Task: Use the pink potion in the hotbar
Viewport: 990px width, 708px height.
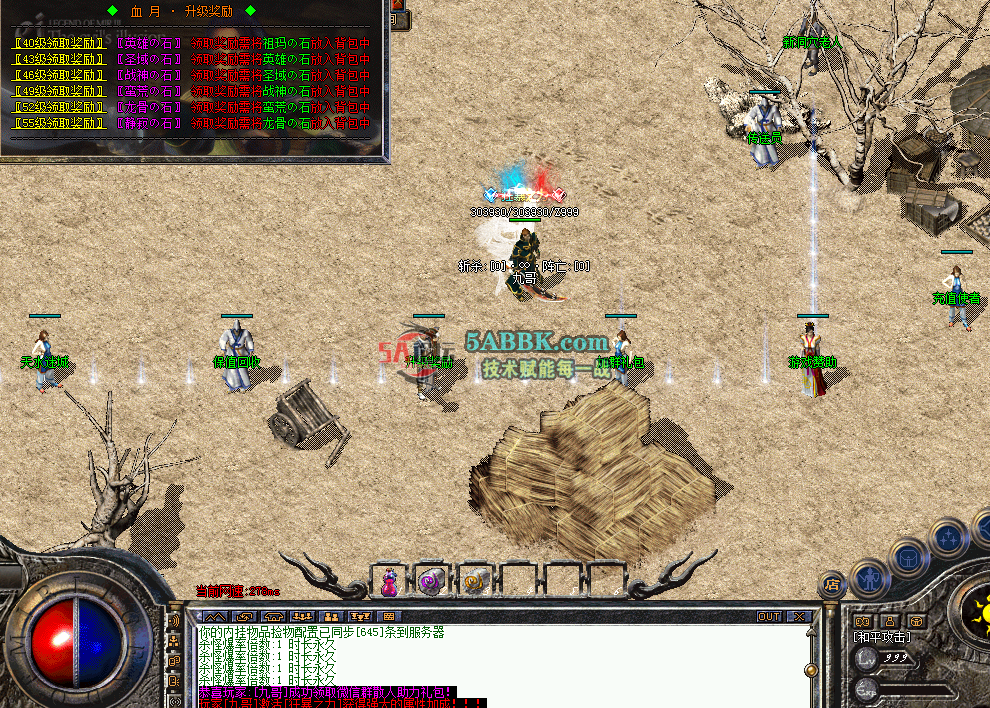Action: pos(389,580)
